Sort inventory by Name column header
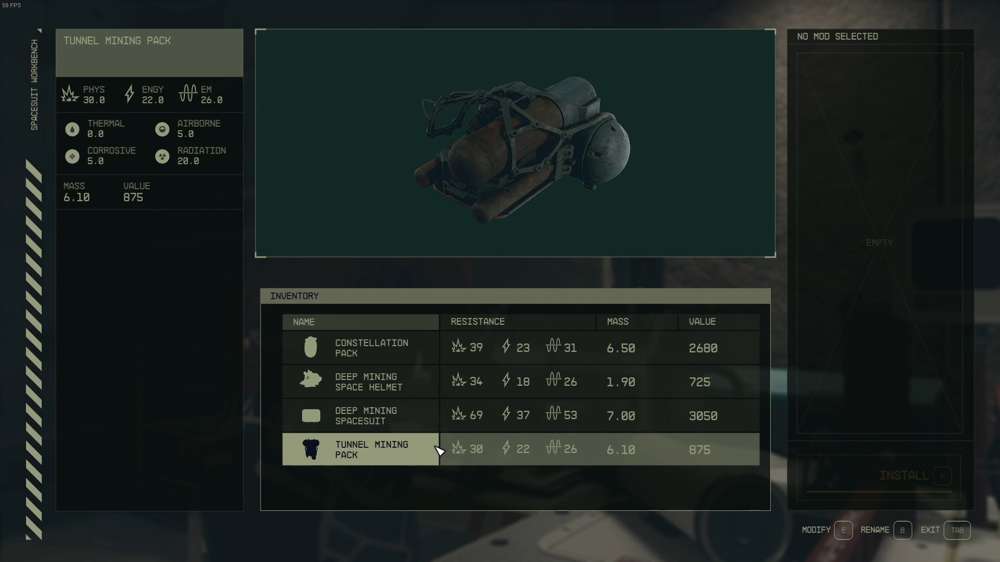Image resolution: width=1000 pixels, height=562 pixels. pyautogui.click(x=360, y=322)
